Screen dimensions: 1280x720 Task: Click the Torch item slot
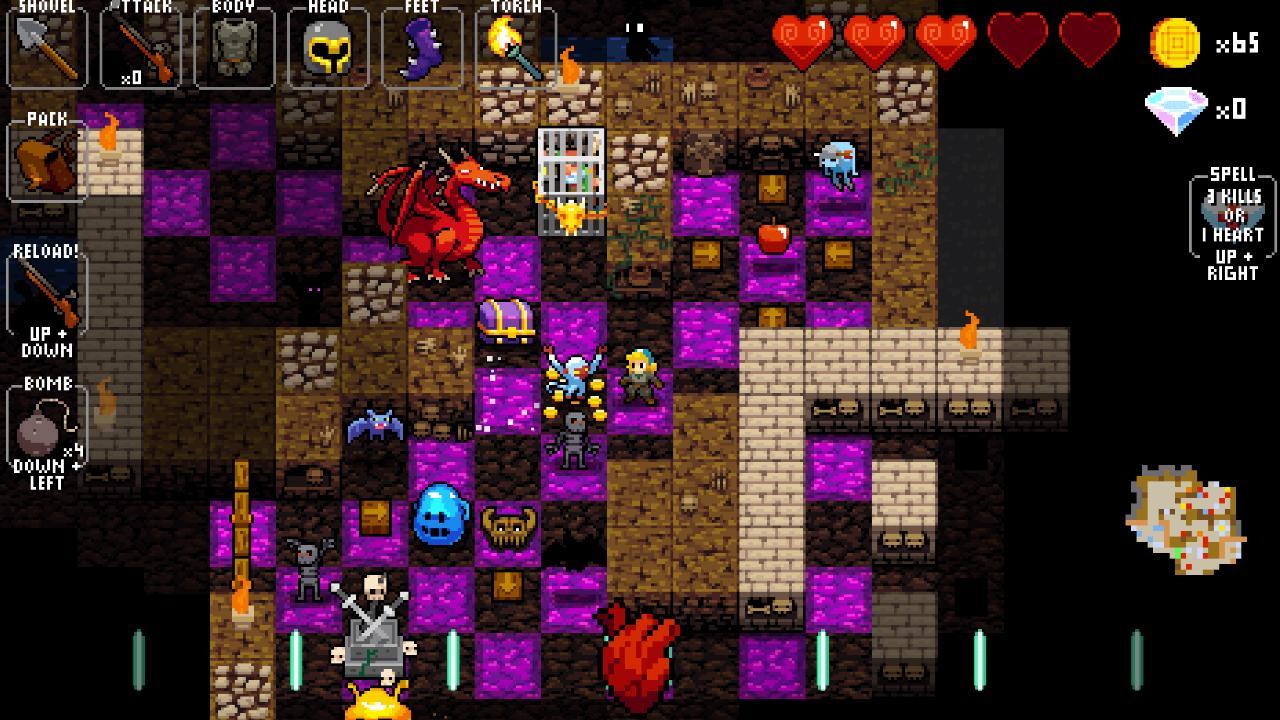coord(515,46)
